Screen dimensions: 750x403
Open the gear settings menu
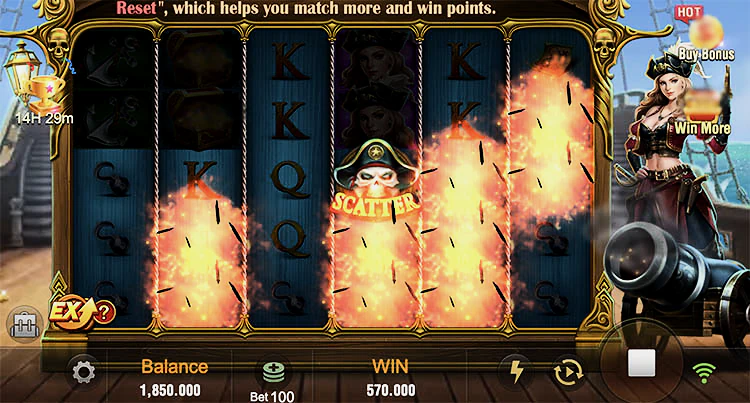click(84, 373)
